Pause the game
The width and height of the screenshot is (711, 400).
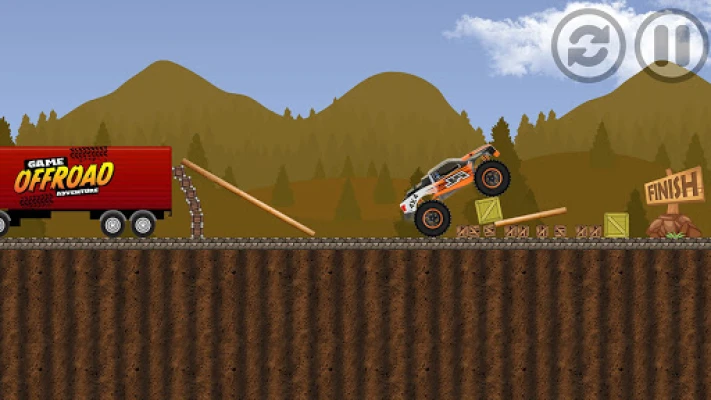[x=671, y=45]
